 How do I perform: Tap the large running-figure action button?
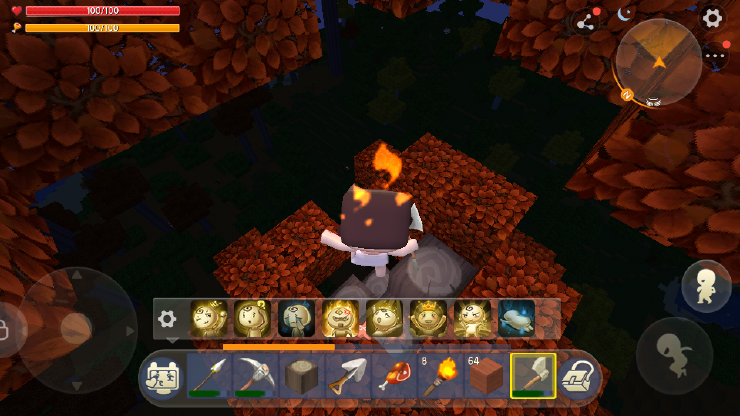click(673, 354)
